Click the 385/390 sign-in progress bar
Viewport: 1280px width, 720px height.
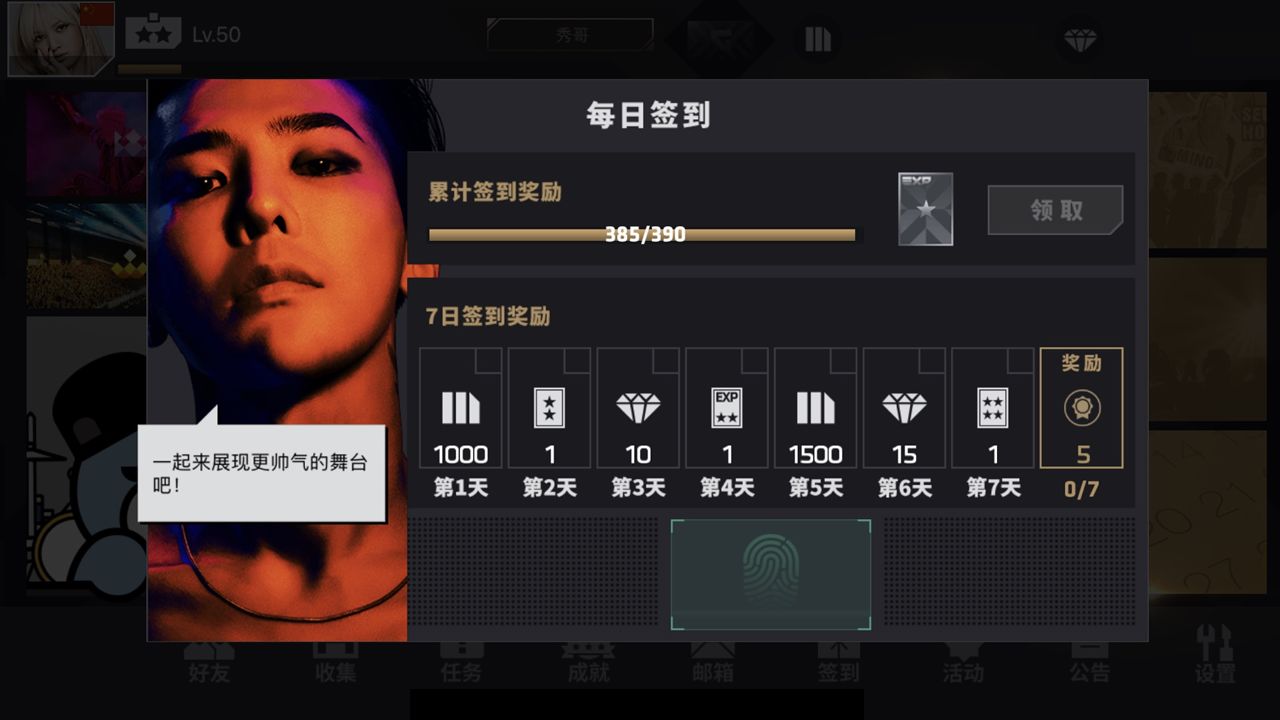tap(642, 235)
